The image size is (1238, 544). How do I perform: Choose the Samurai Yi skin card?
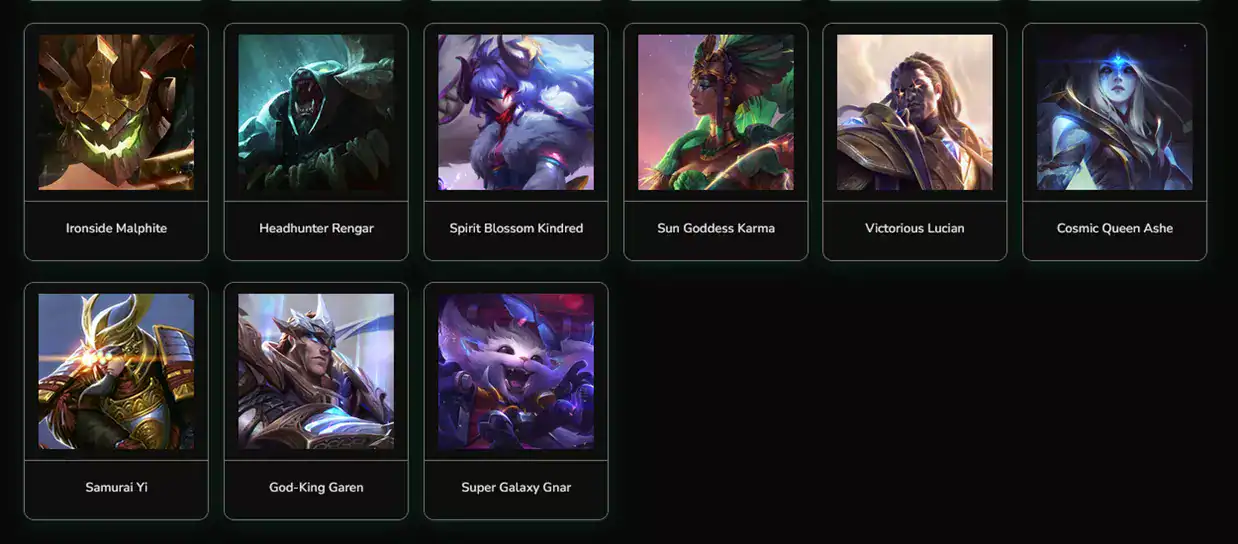click(116, 400)
